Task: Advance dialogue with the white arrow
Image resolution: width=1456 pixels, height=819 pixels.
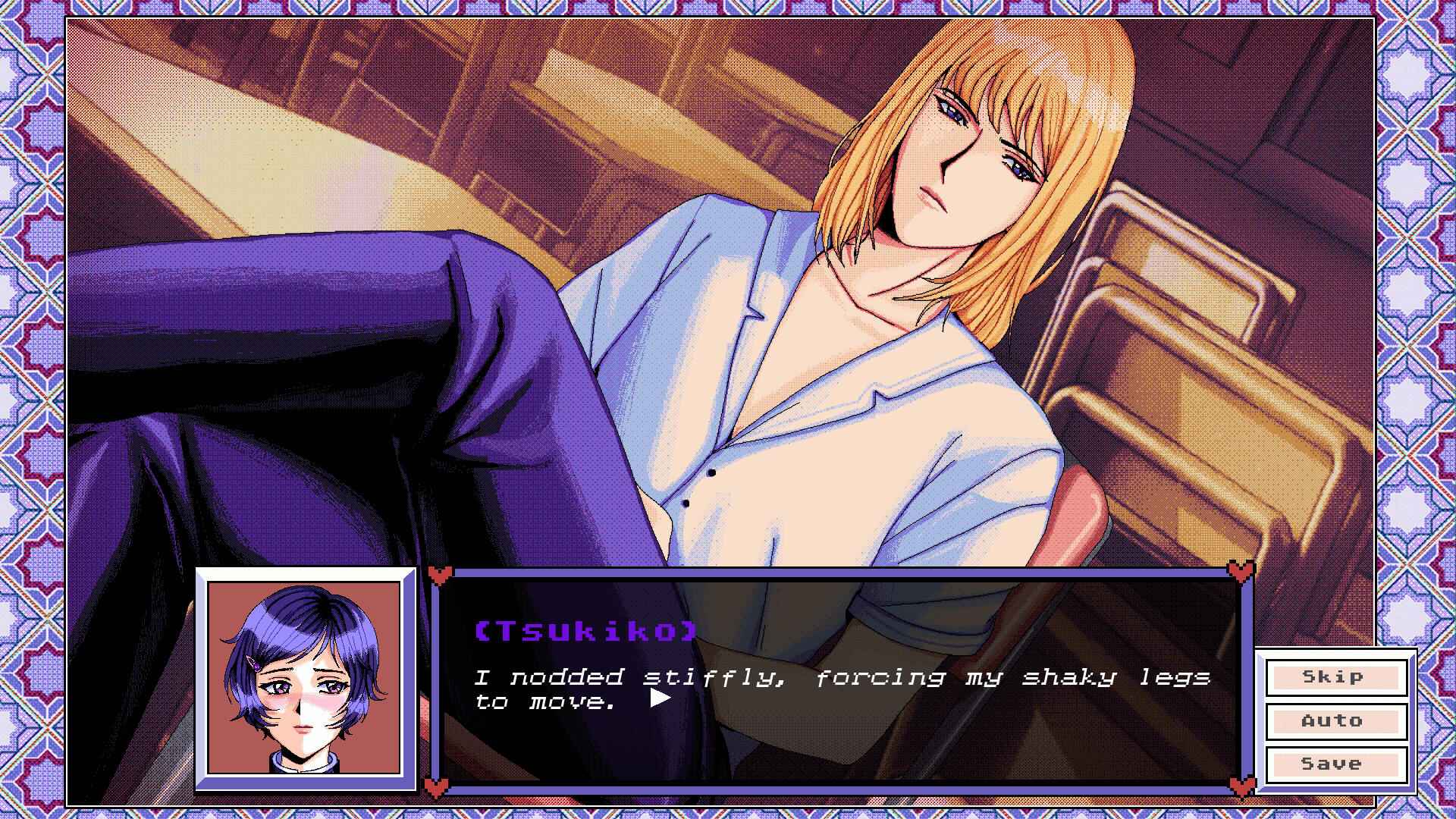Action: coord(660,698)
